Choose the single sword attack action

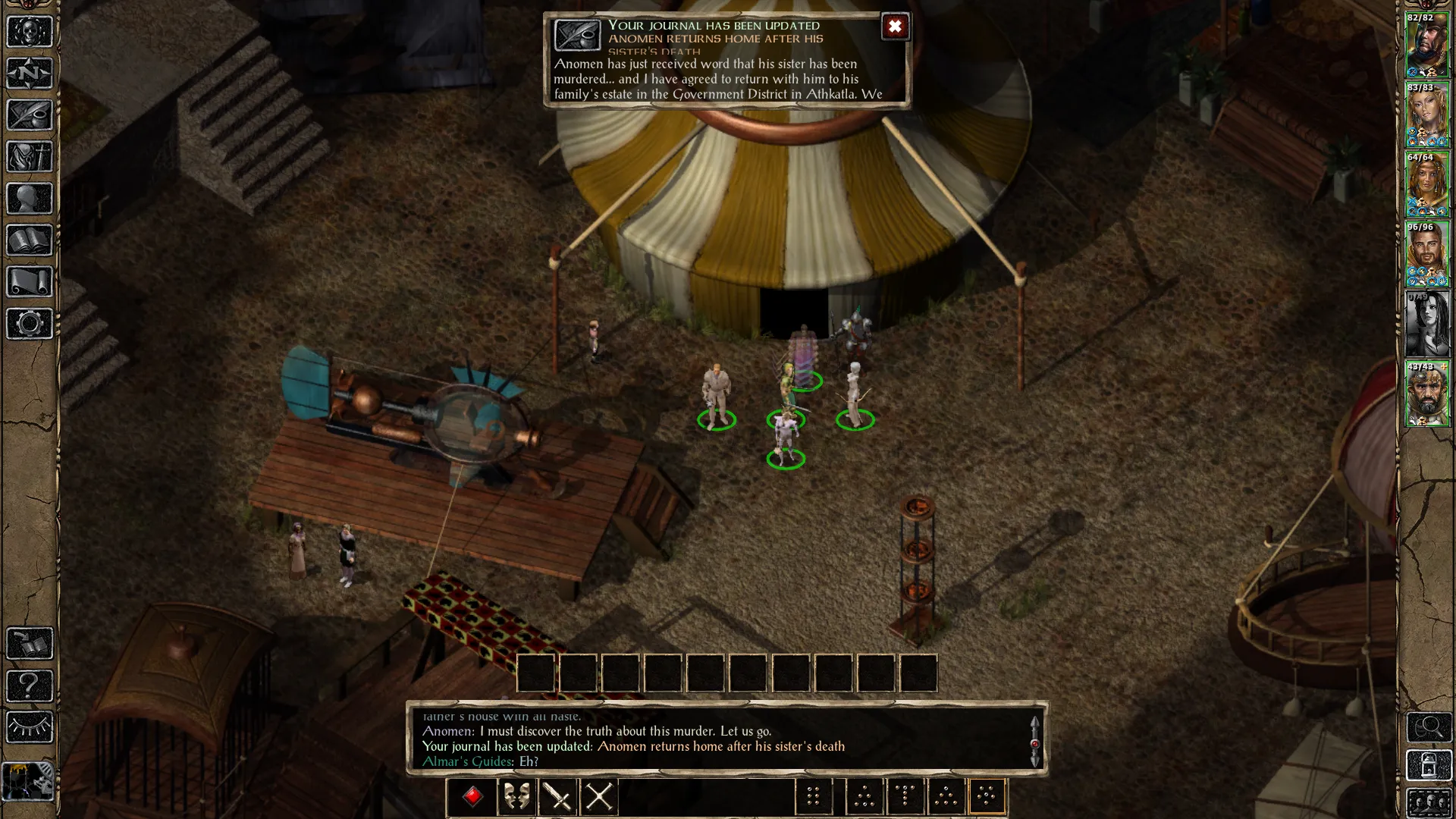558,797
